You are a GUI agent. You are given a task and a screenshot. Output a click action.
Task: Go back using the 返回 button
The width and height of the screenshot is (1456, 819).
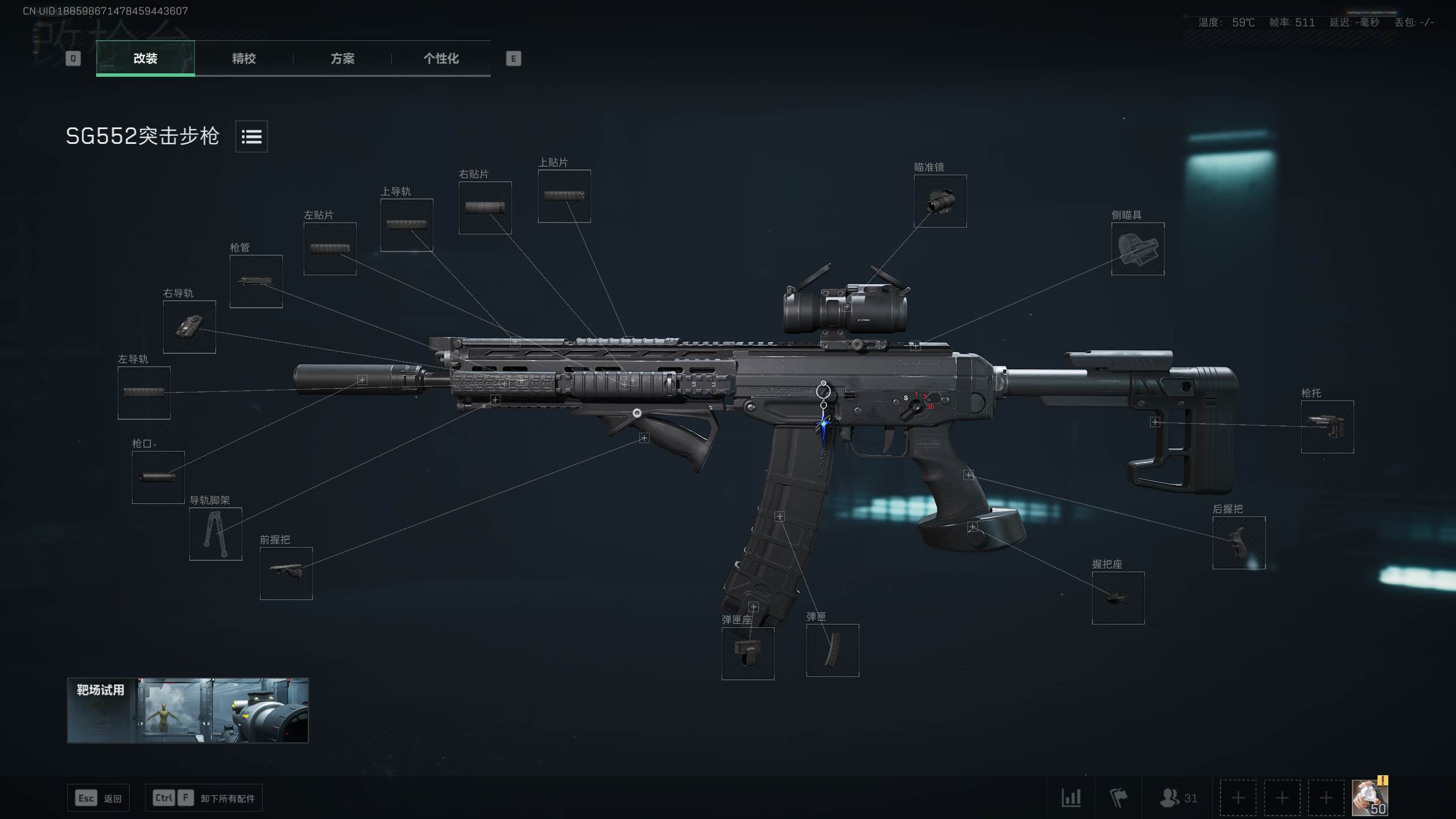click(x=98, y=798)
